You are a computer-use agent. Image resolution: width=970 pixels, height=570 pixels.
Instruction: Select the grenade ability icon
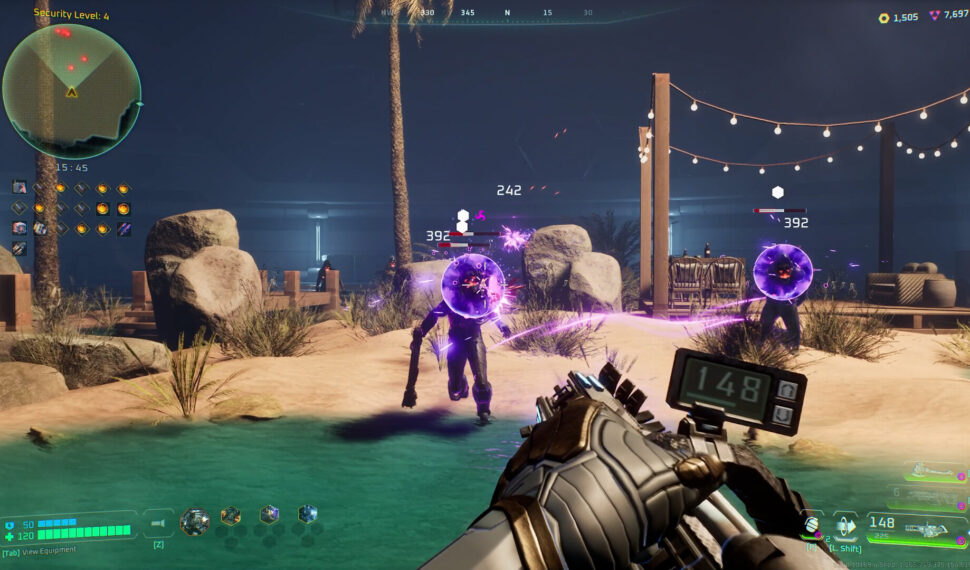812,526
